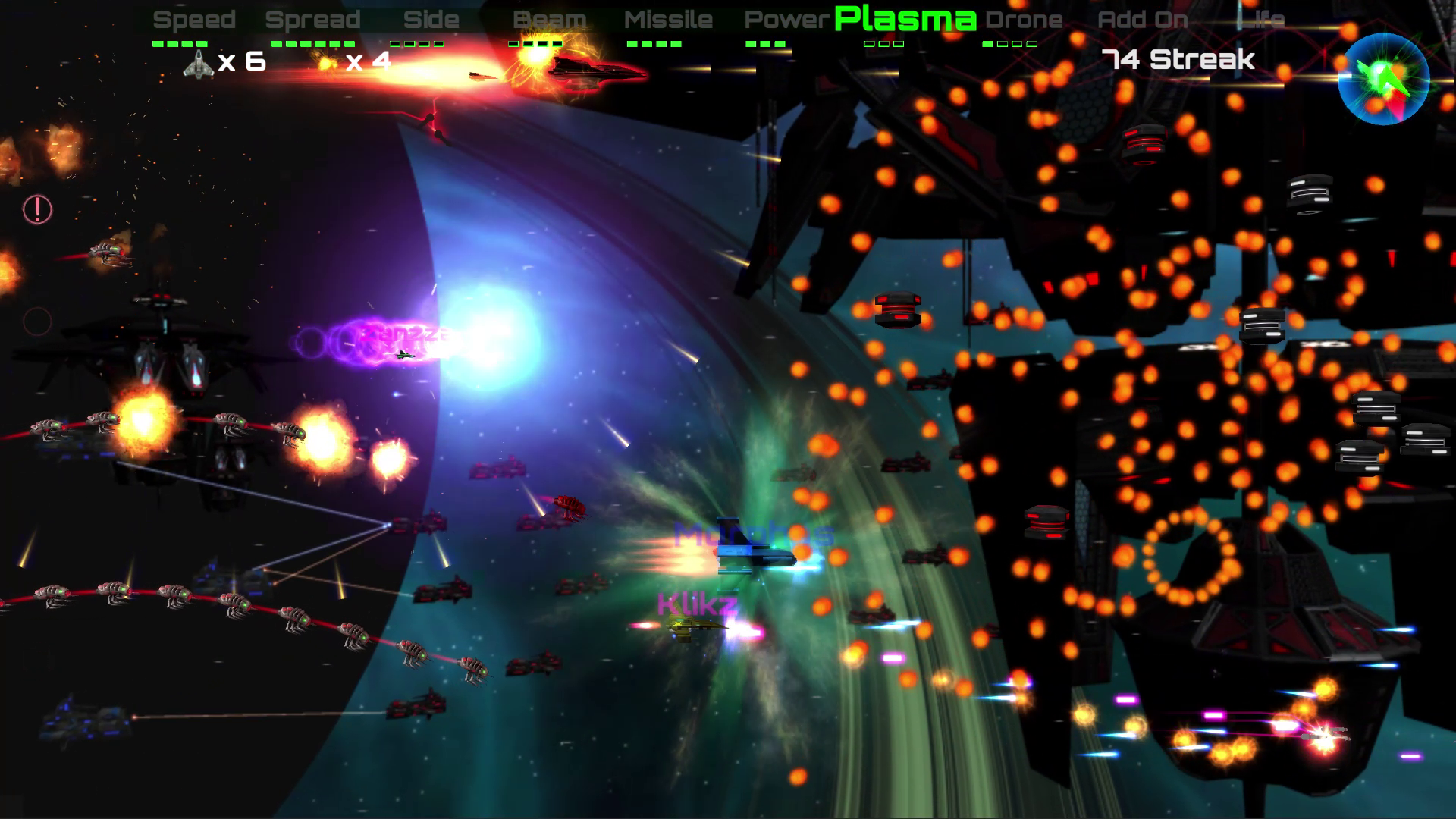The image size is (1456, 819).
Task: Switch to the Spread weapon tab
Action: pyautogui.click(x=314, y=19)
